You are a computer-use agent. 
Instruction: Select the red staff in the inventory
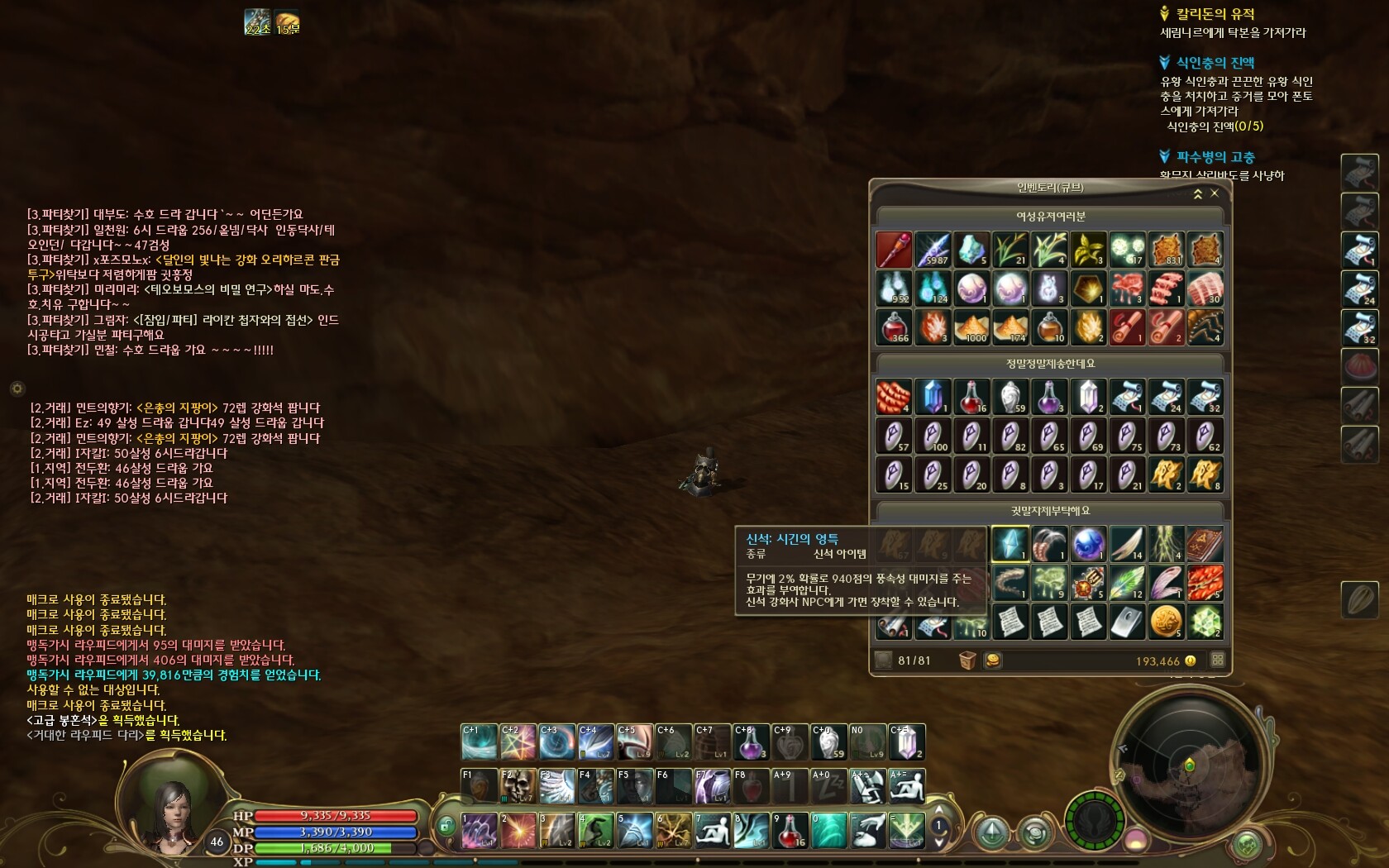(x=894, y=250)
